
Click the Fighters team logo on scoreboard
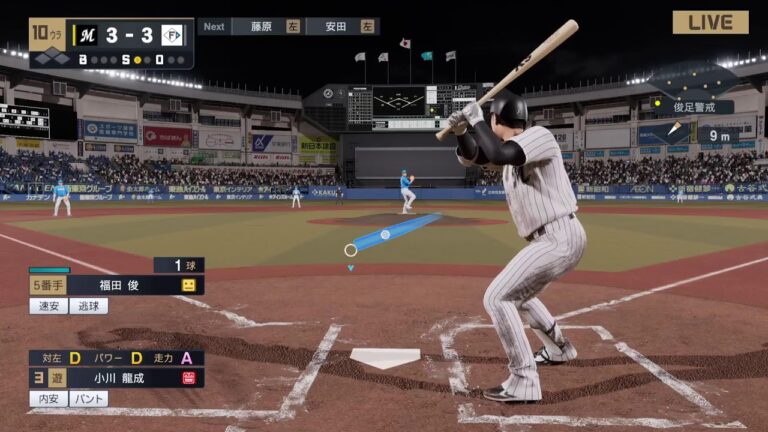(x=172, y=35)
